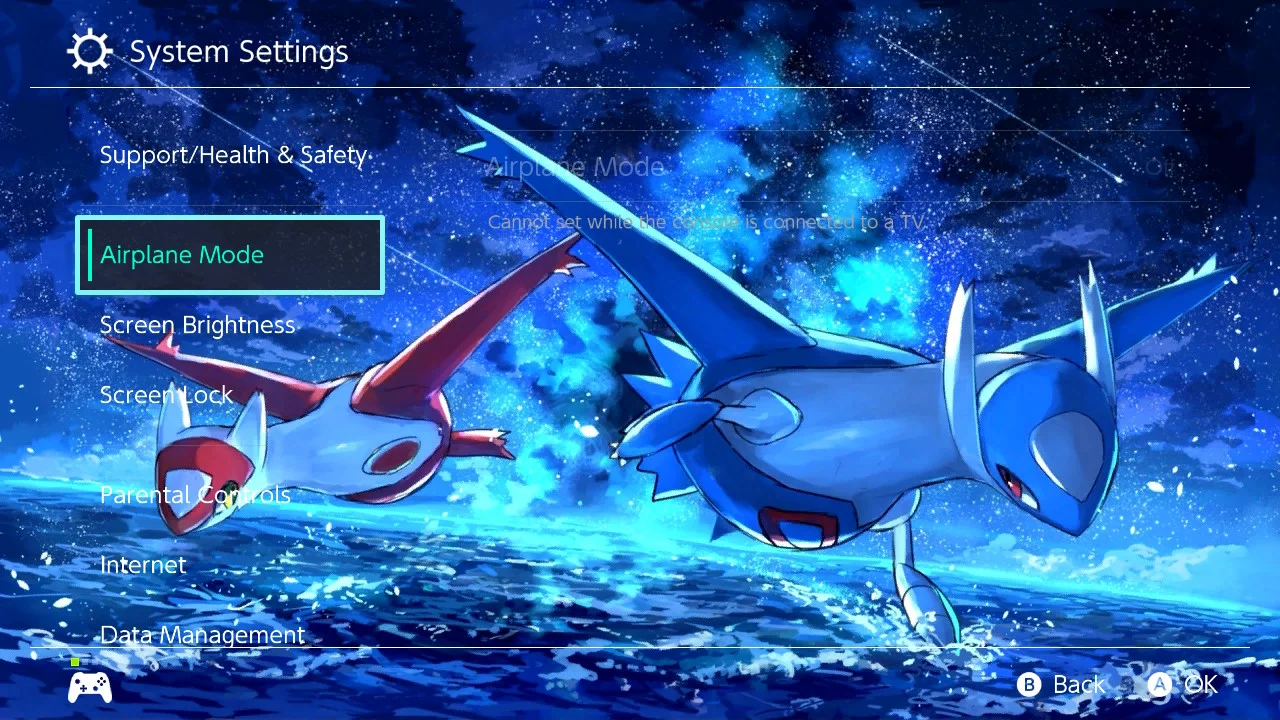
Task: Open Parental Controls section
Action: 195,495
